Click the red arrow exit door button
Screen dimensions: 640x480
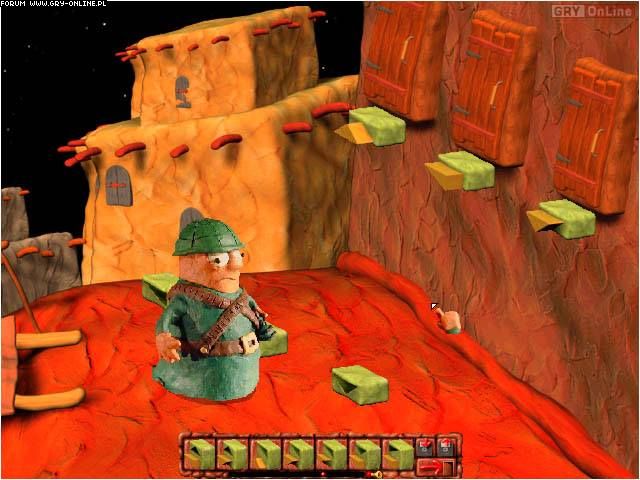pos(435,468)
